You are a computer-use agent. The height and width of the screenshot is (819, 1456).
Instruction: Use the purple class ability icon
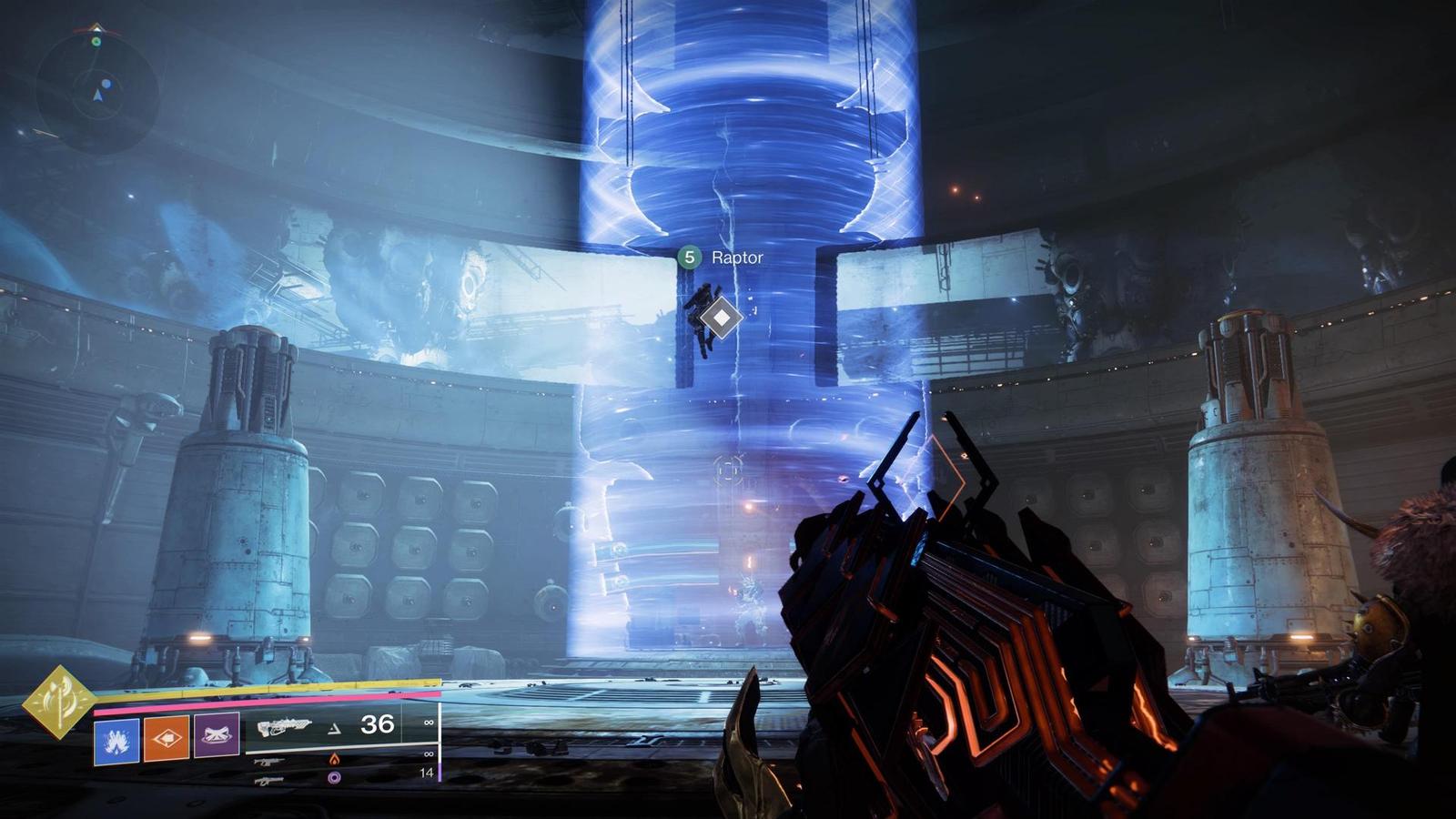(x=217, y=733)
